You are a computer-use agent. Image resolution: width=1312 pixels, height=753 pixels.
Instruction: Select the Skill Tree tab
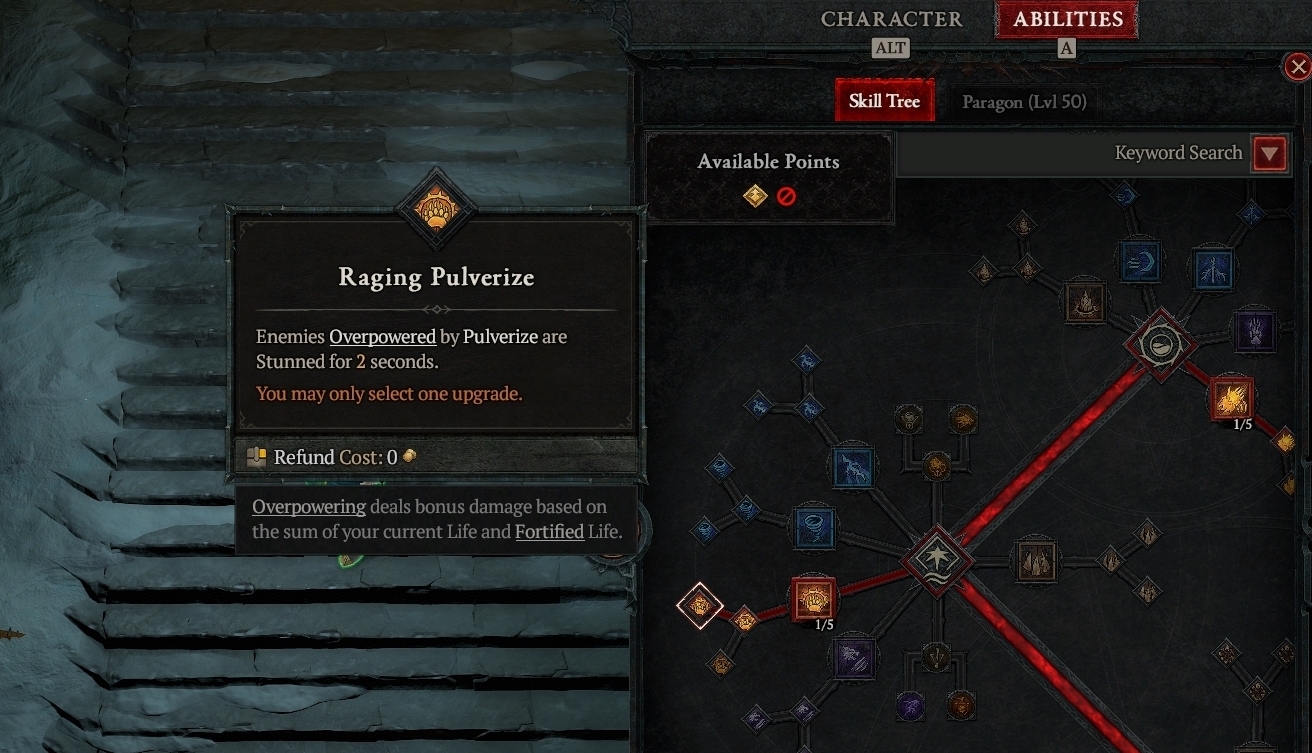(884, 100)
